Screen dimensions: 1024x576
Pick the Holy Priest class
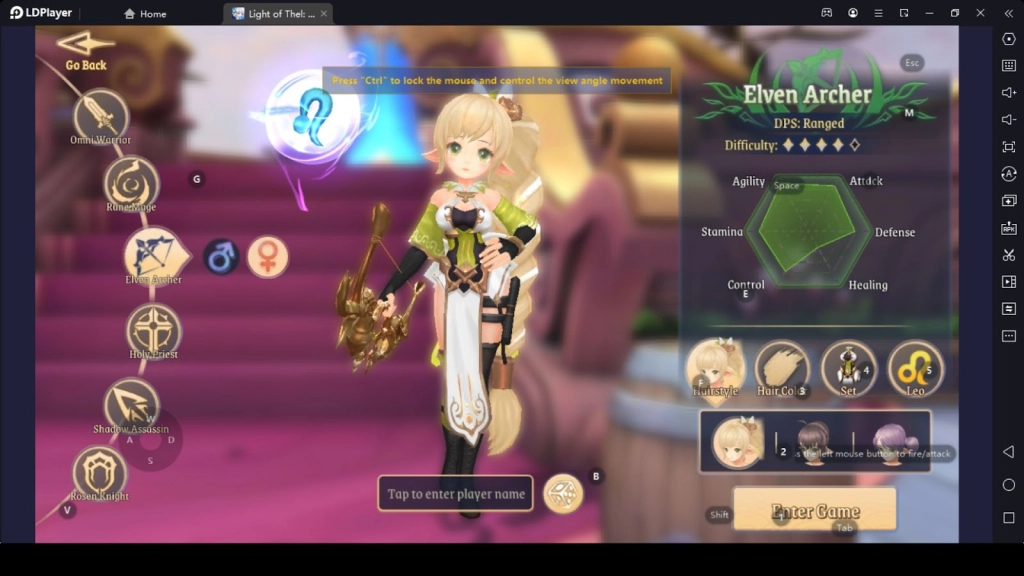(153, 329)
